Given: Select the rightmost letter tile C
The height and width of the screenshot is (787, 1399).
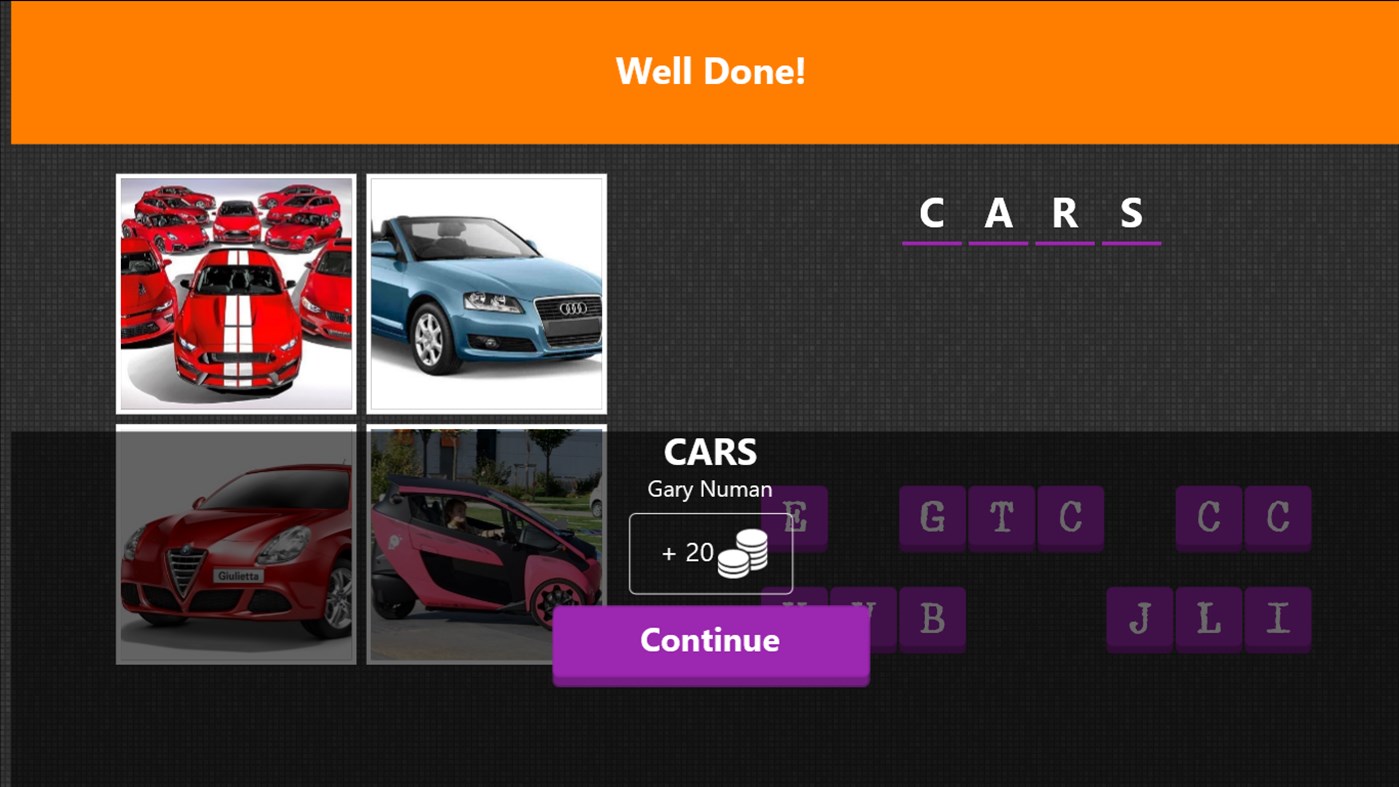Looking at the screenshot, I should pyautogui.click(x=1277, y=518).
